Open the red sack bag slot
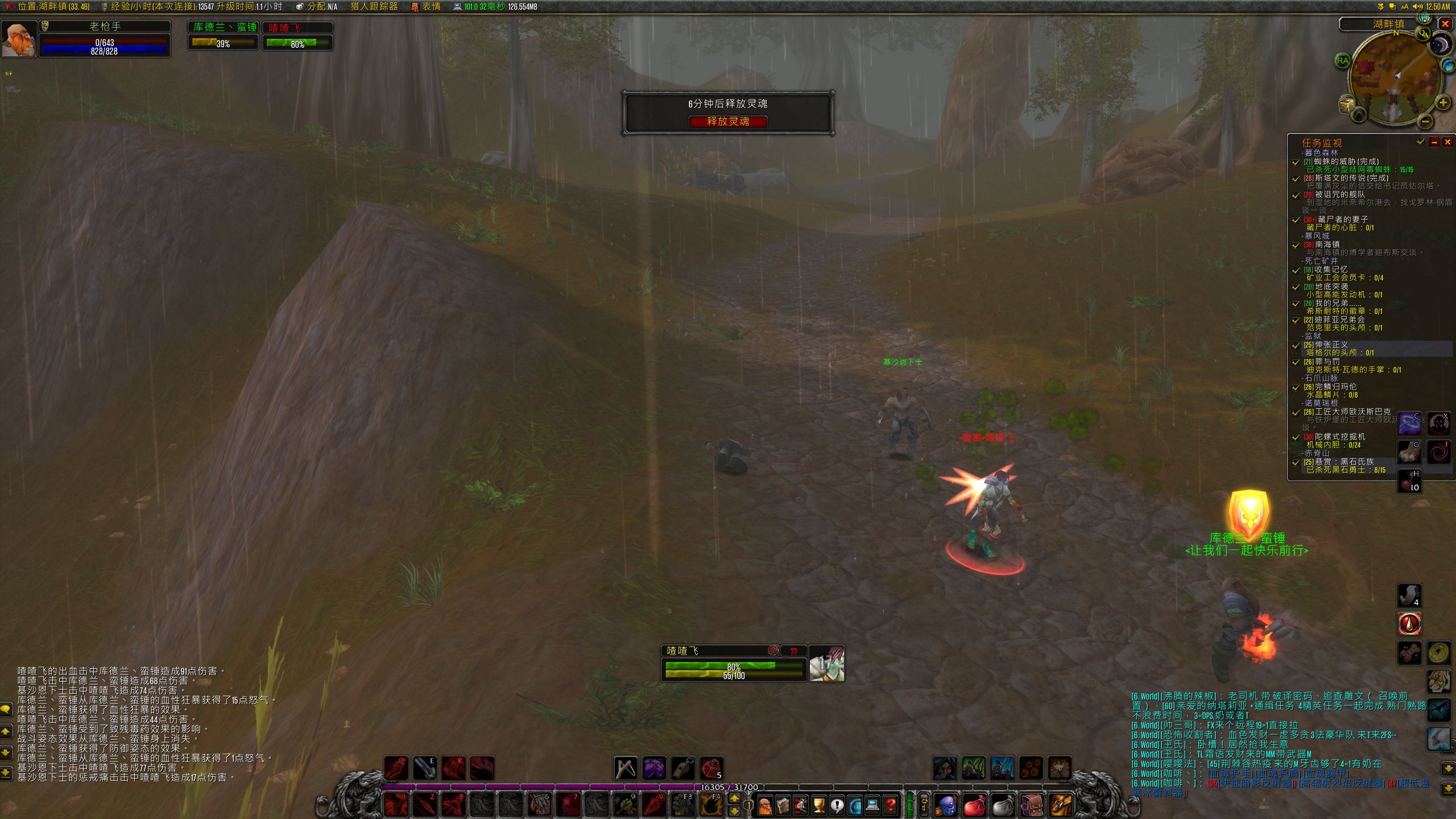 pyautogui.click(x=975, y=805)
